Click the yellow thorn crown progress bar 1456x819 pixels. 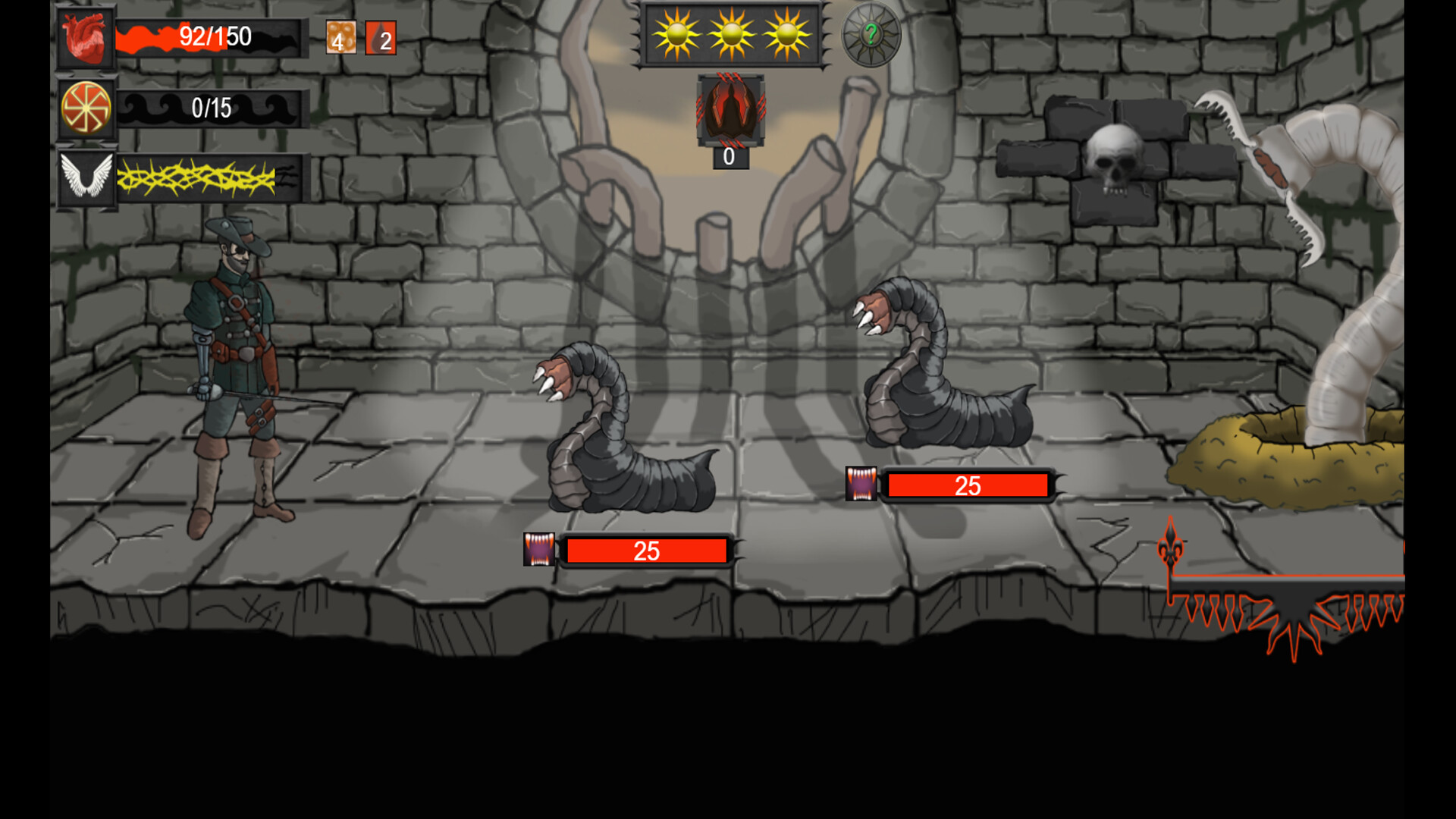pos(212,178)
